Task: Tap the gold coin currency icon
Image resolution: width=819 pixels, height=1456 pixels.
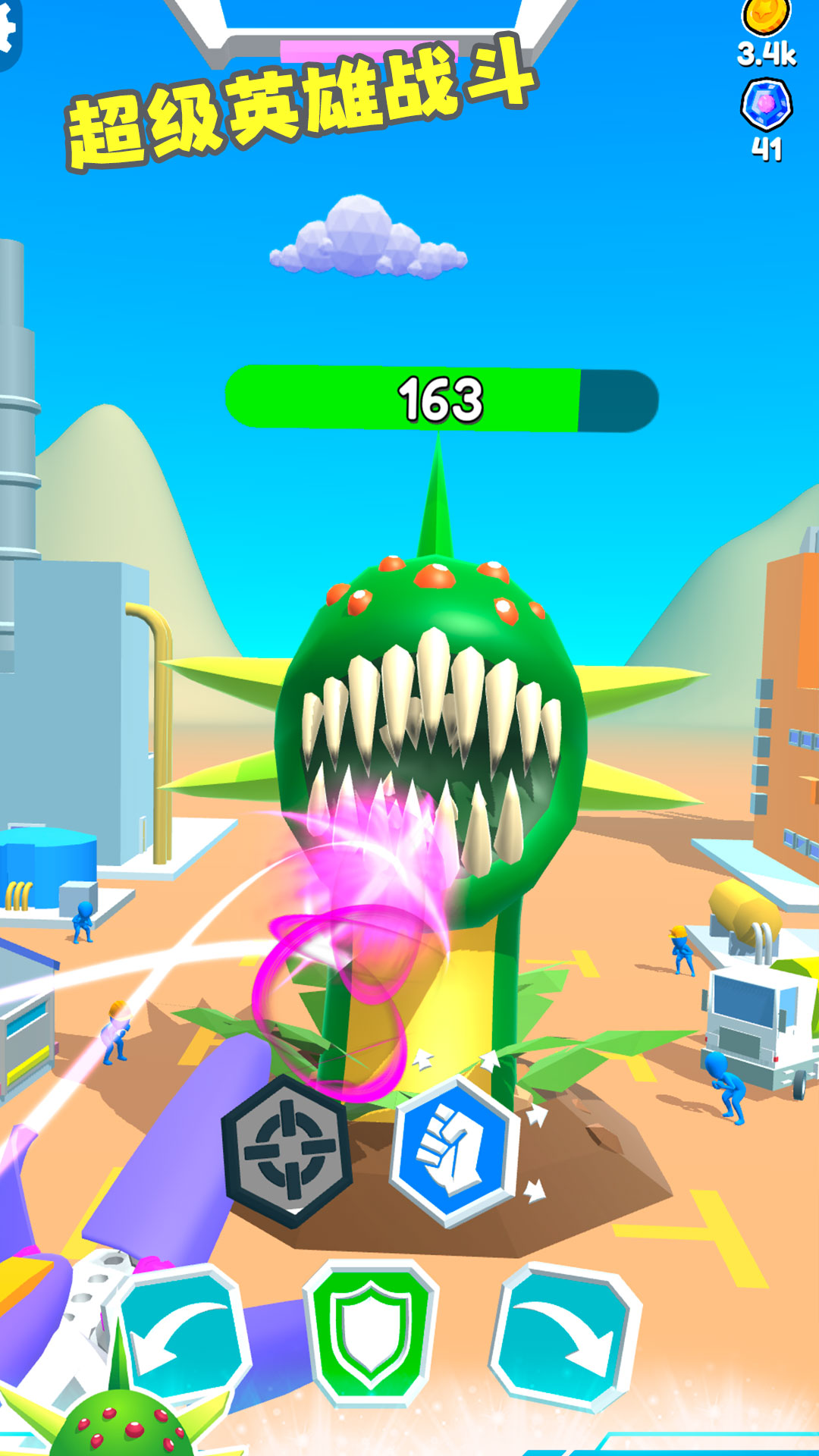Action: point(766,15)
